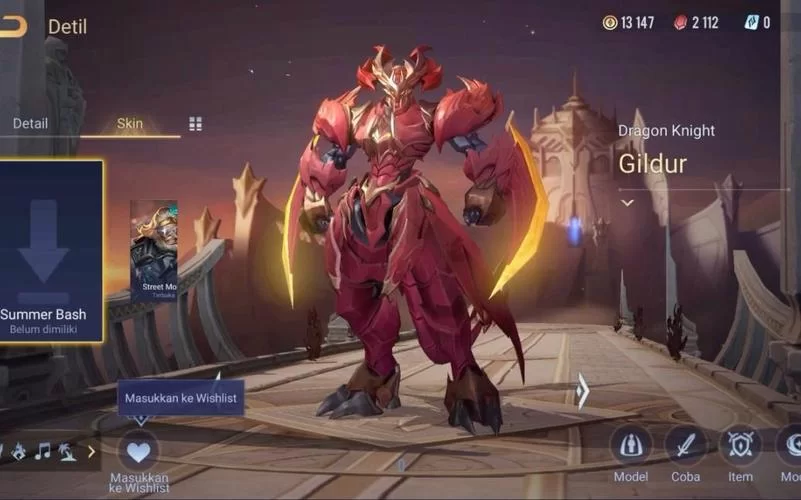
Task: Click the music note icon
Action: click(42, 451)
